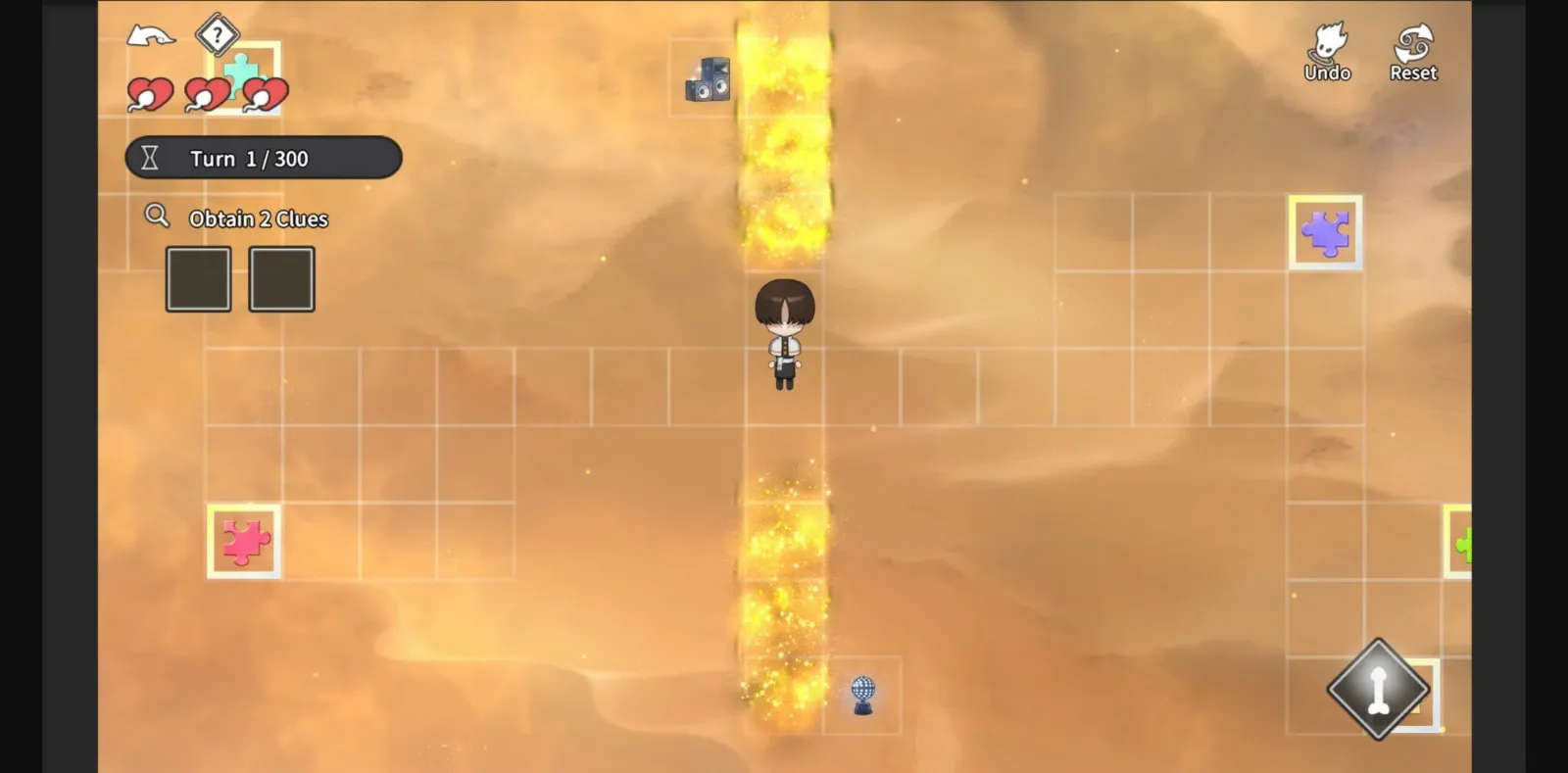This screenshot has width=1568, height=773.
Task: Click the magnifying glass beside Obtain 2 Clues
Action: pos(156,217)
